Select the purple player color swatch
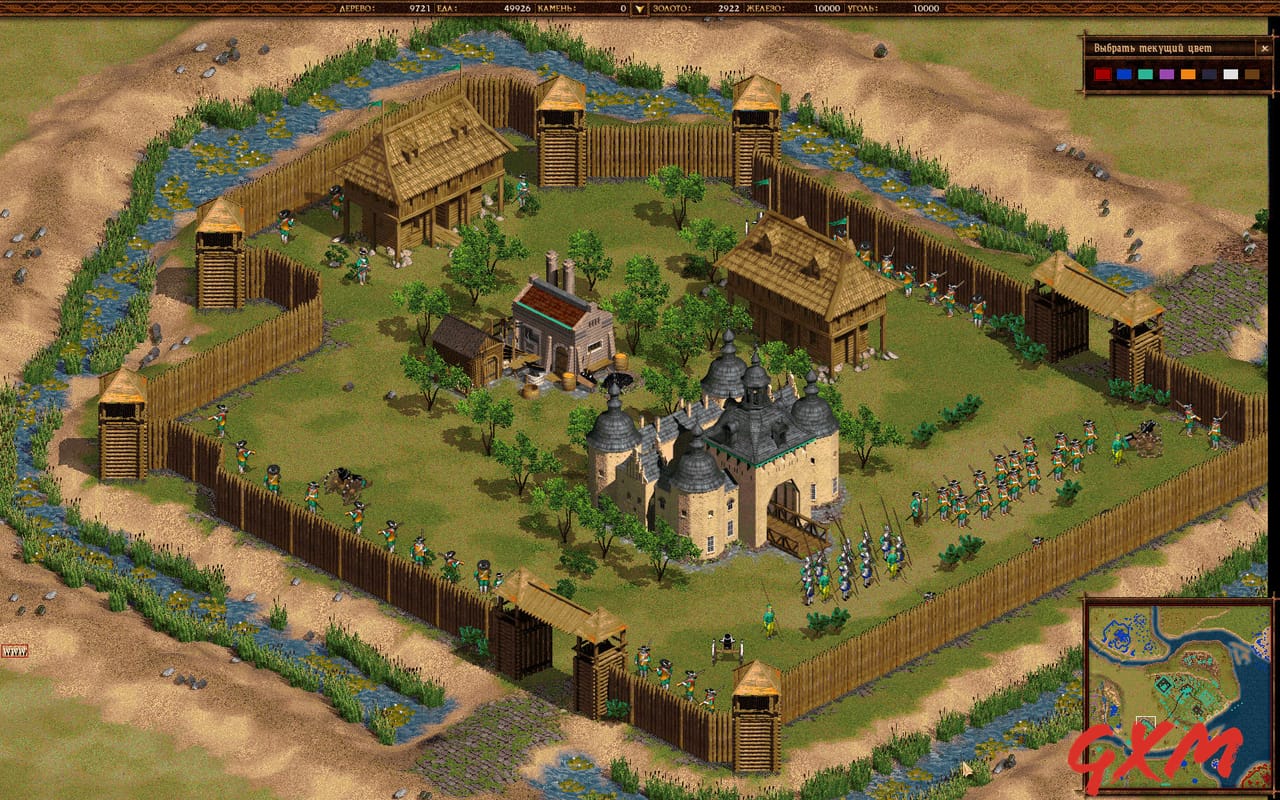This screenshot has width=1280, height=800. pyautogui.click(x=1167, y=74)
